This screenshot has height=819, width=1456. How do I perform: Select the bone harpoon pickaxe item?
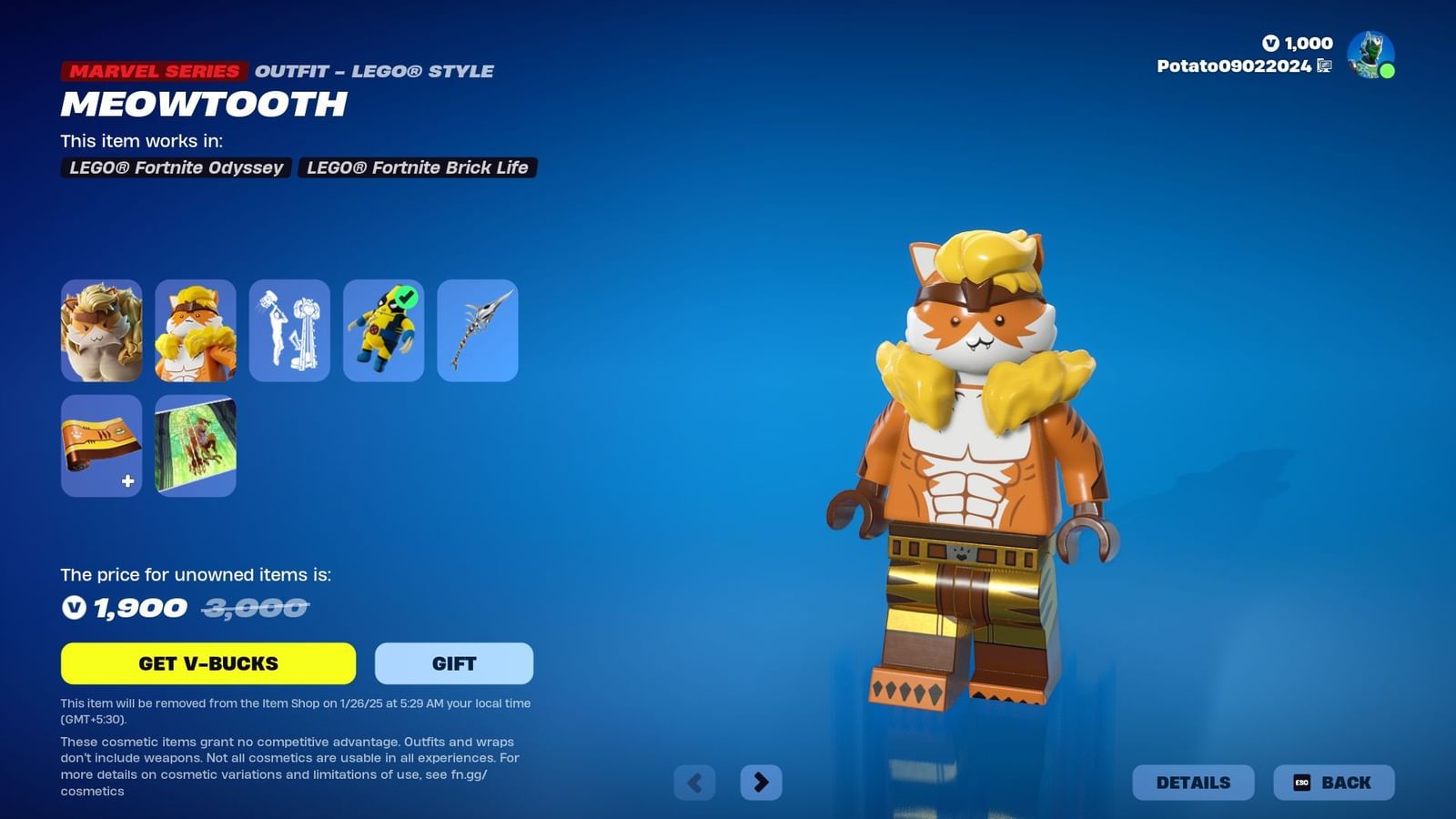coord(478,329)
